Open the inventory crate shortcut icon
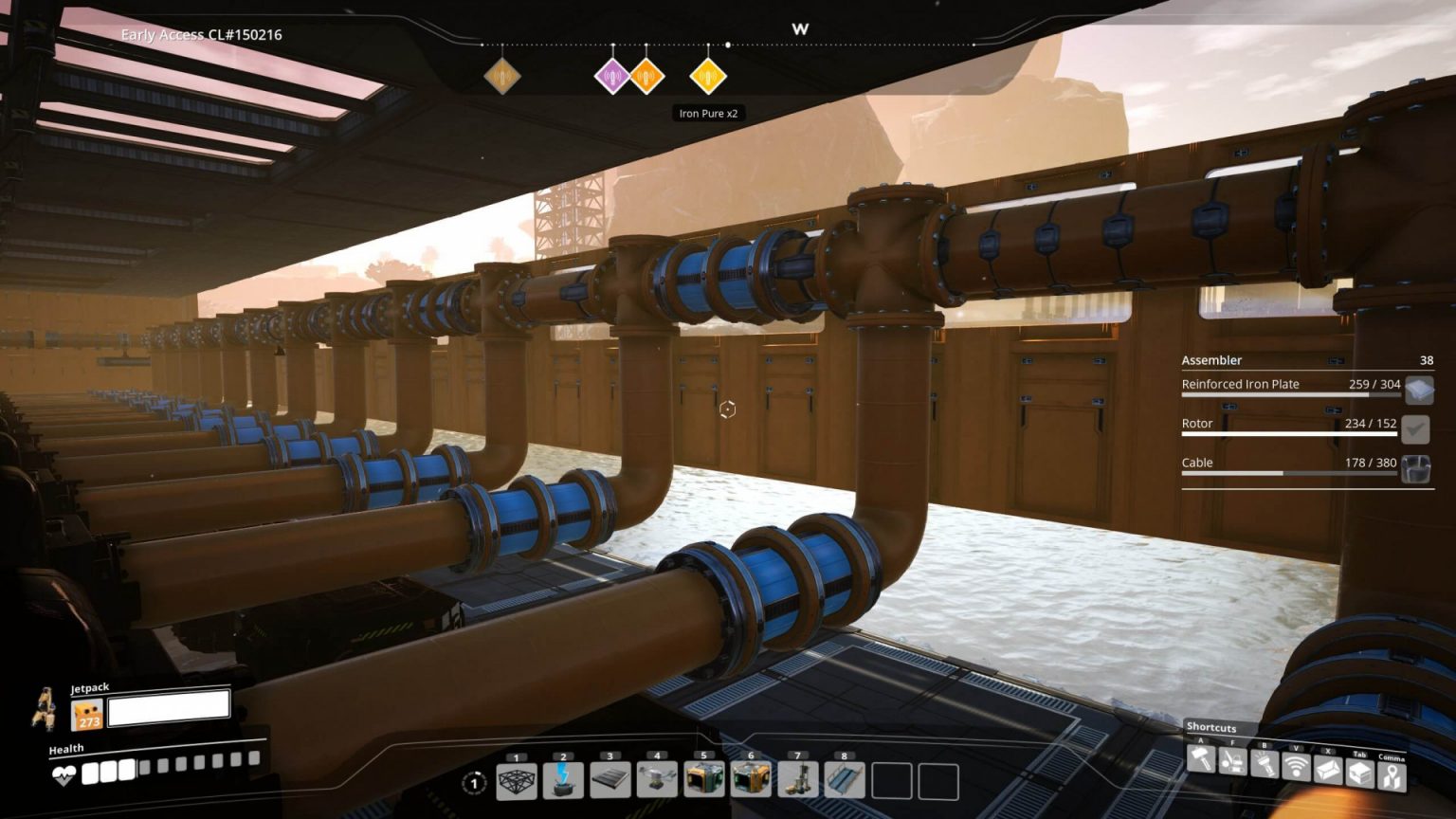 point(1360,773)
